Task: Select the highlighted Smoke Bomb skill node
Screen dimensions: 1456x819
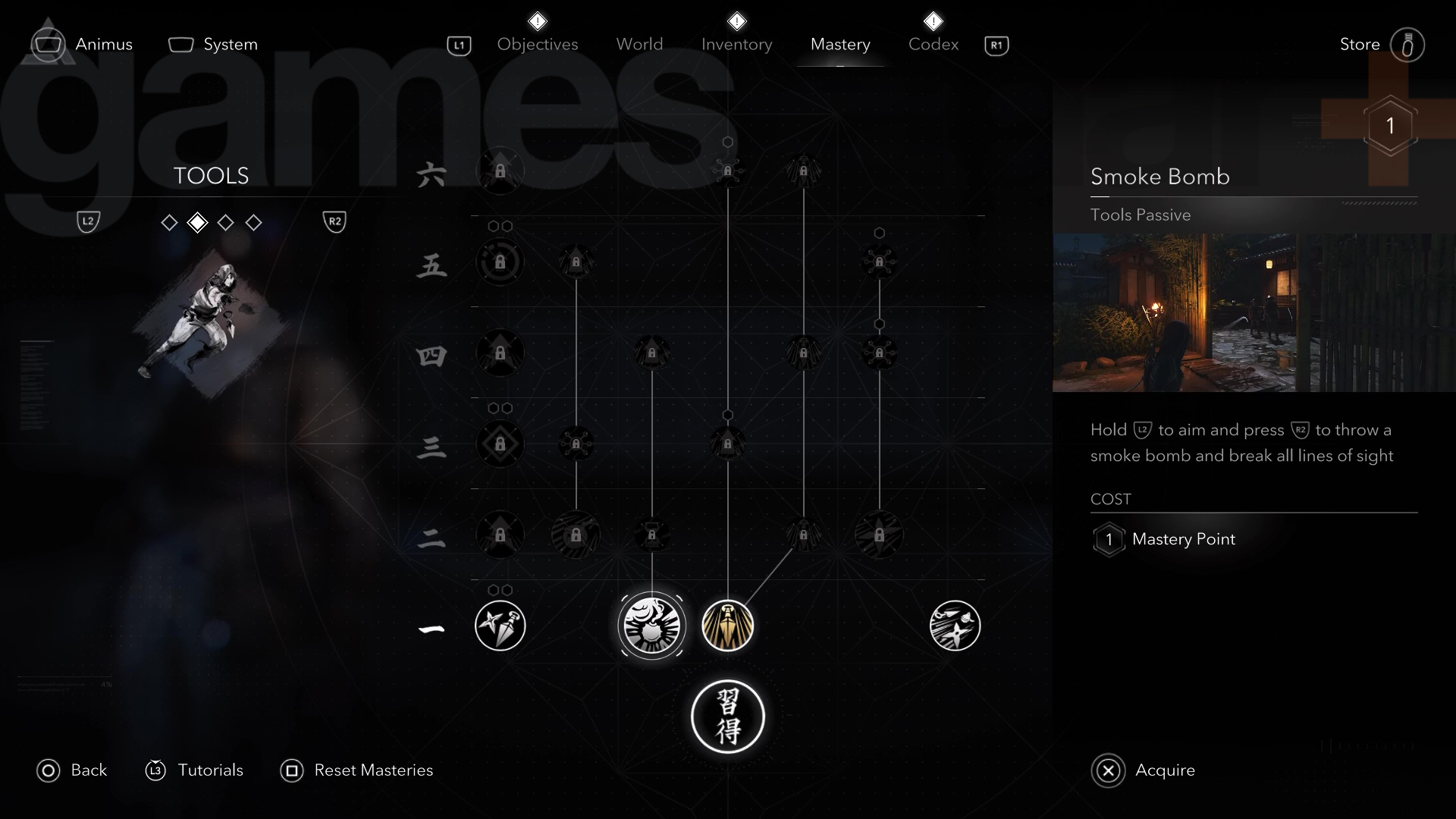Action: pos(651,626)
